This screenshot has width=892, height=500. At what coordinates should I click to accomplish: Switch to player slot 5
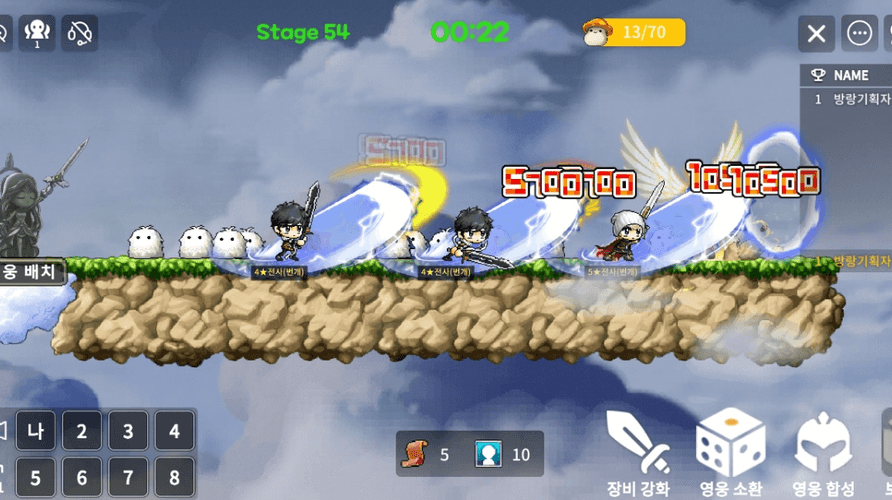[x=36, y=477]
